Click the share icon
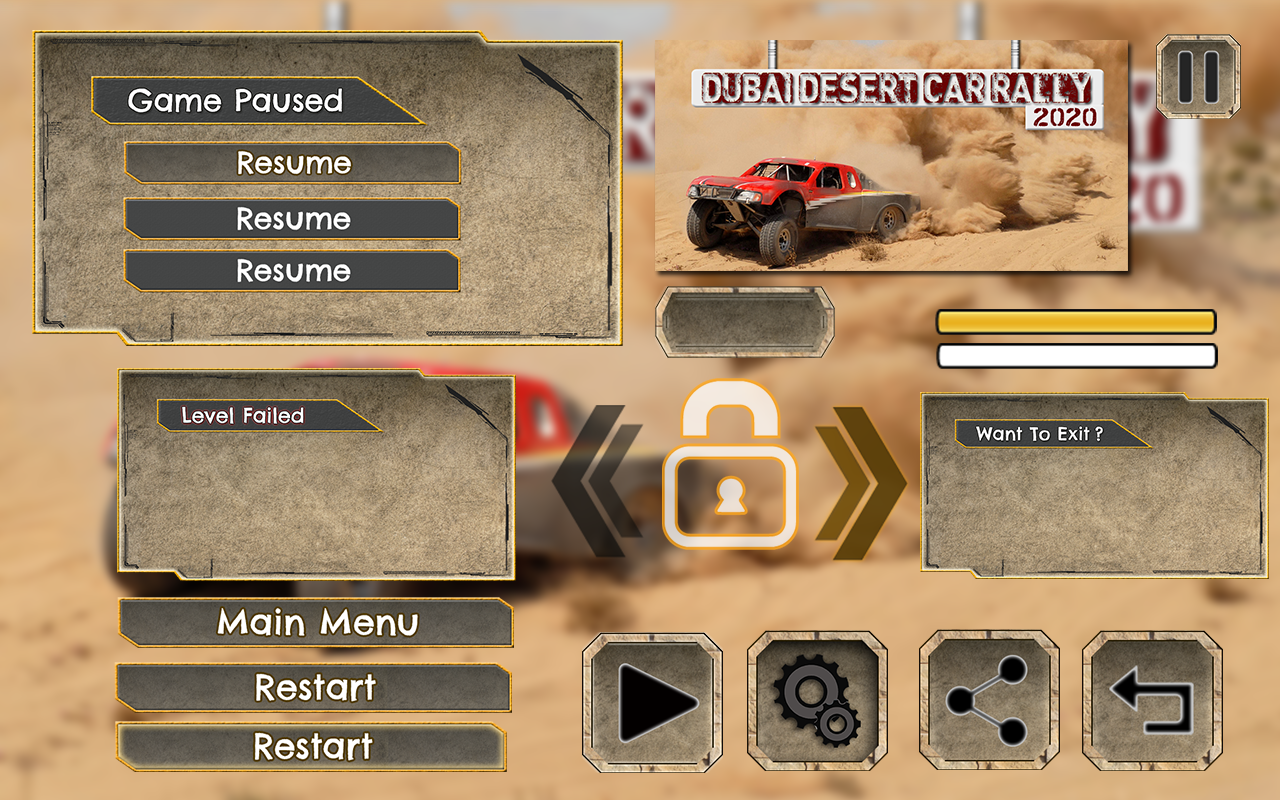The width and height of the screenshot is (1280, 800). pos(988,700)
